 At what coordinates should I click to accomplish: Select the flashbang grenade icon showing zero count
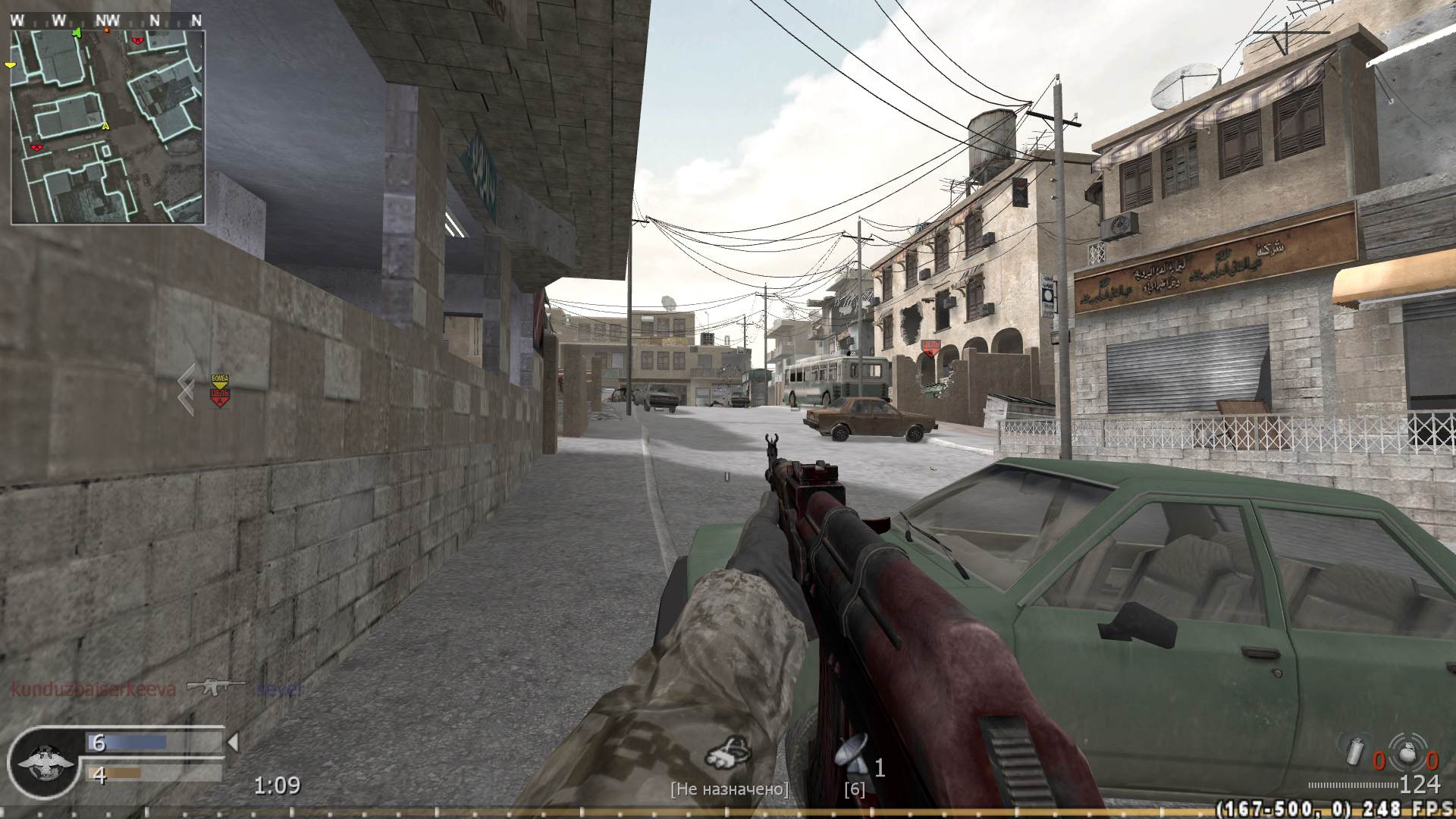[x=1354, y=752]
